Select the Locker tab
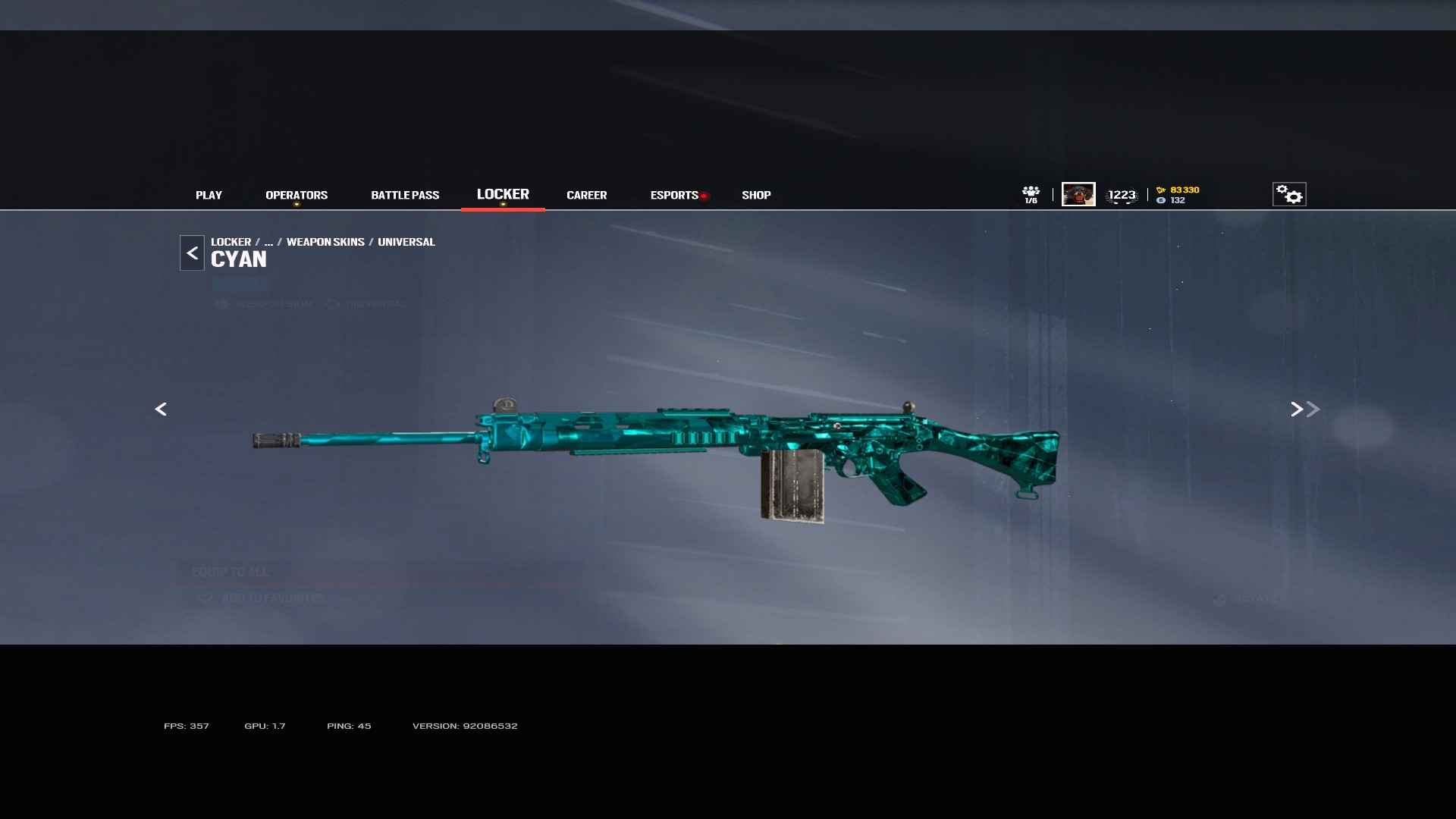The width and height of the screenshot is (1456, 819). tap(503, 194)
